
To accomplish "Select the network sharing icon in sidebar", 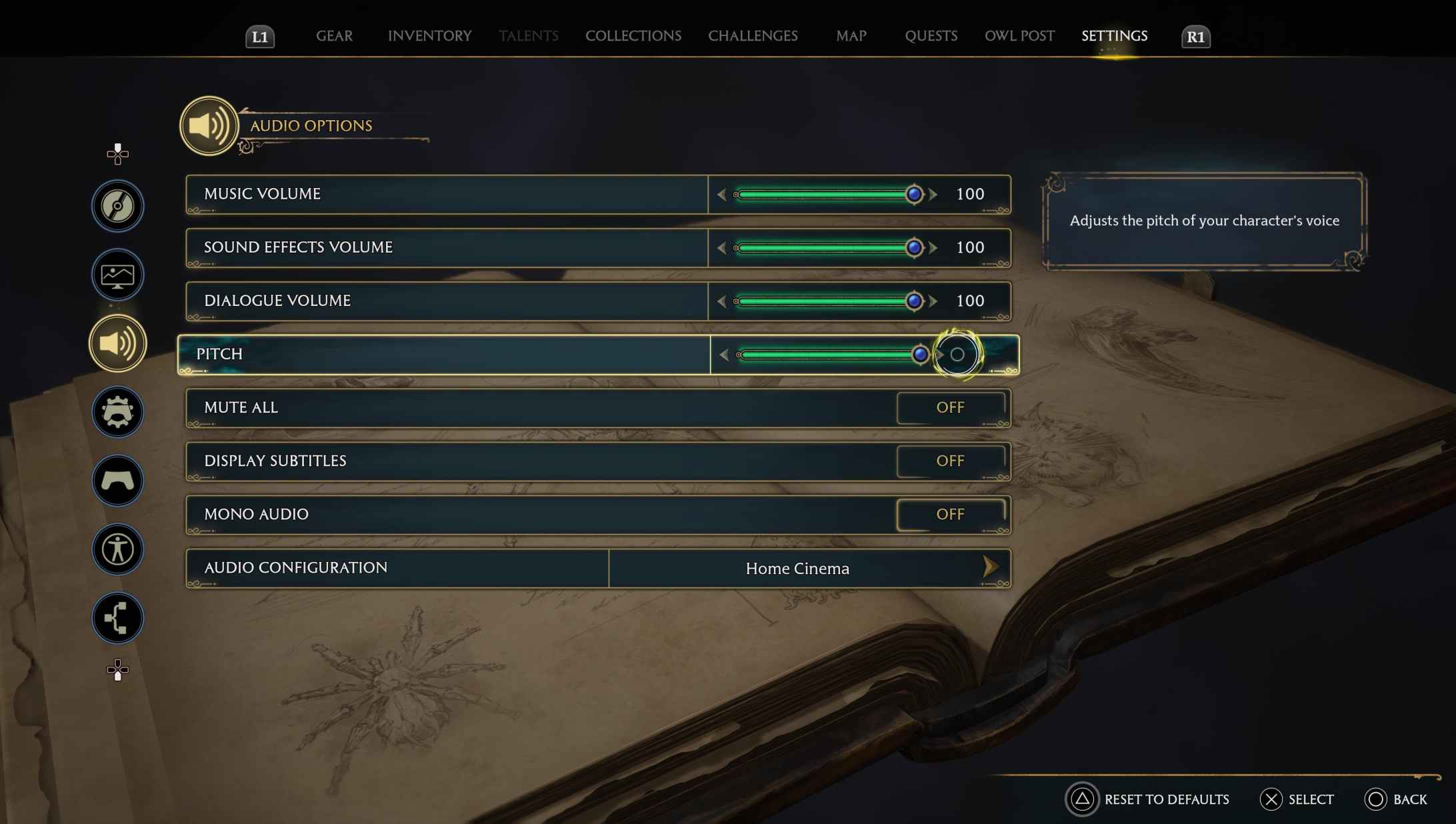I will coord(117,618).
